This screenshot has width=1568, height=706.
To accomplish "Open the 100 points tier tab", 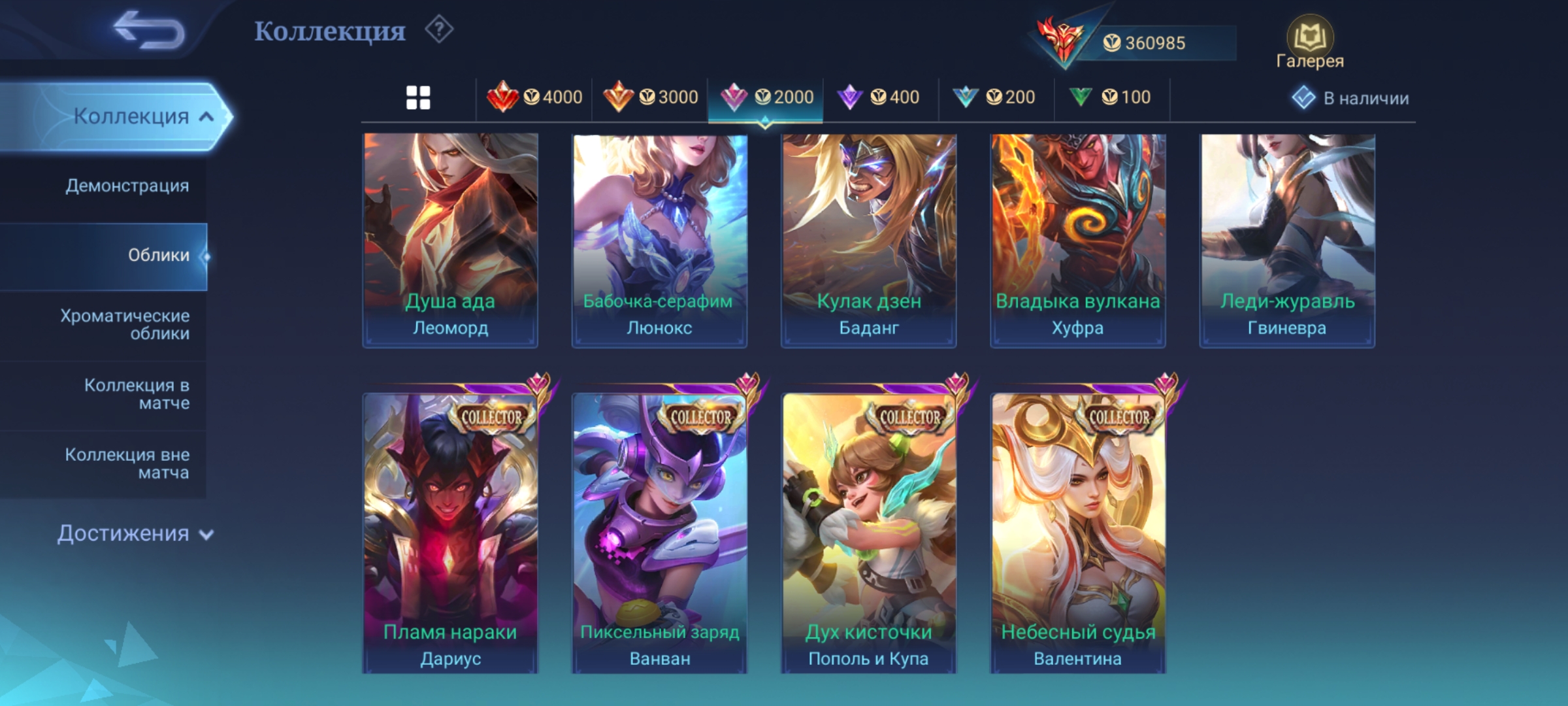I will pyautogui.click(x=1111, y=98).
